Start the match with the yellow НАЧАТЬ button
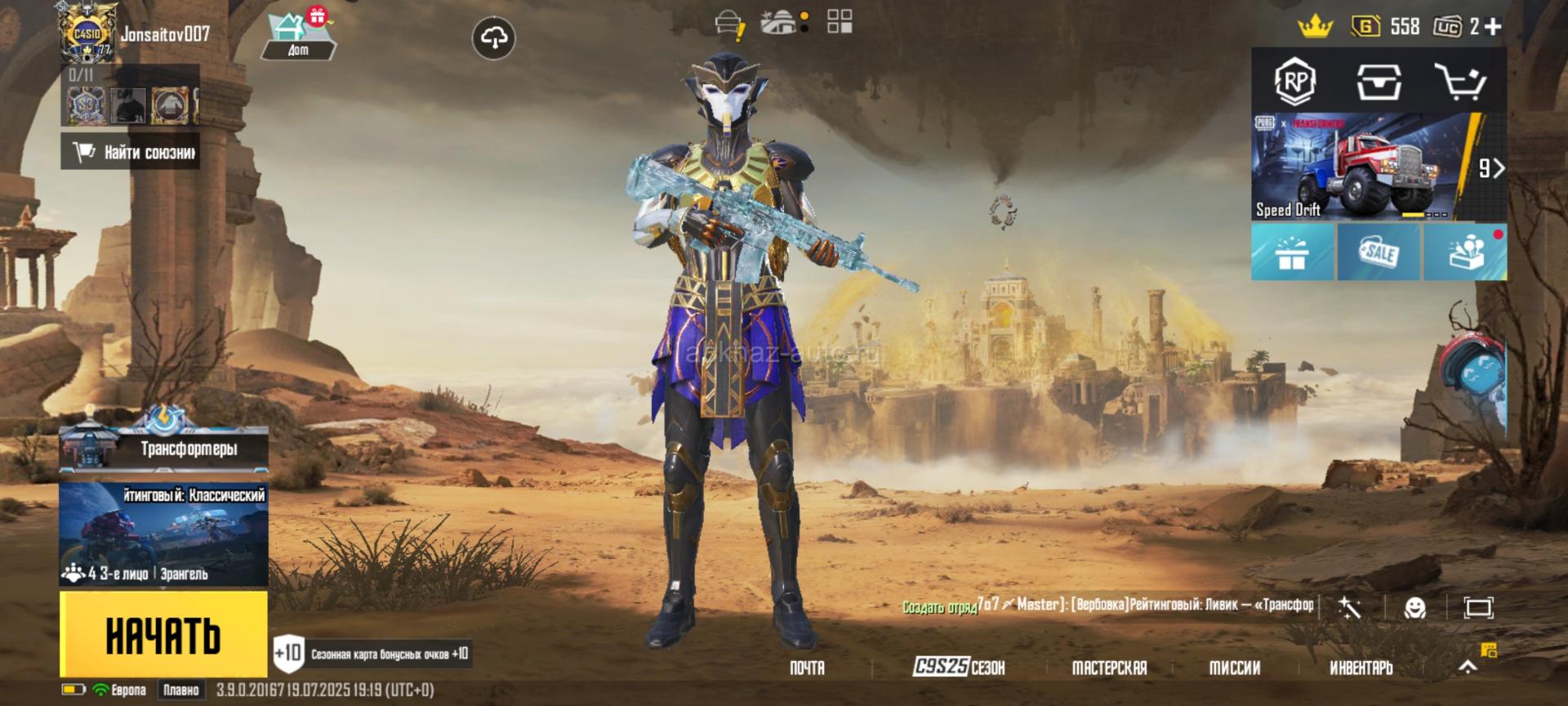The width and height of the screenshot is (1568, 706). (163, 634)
